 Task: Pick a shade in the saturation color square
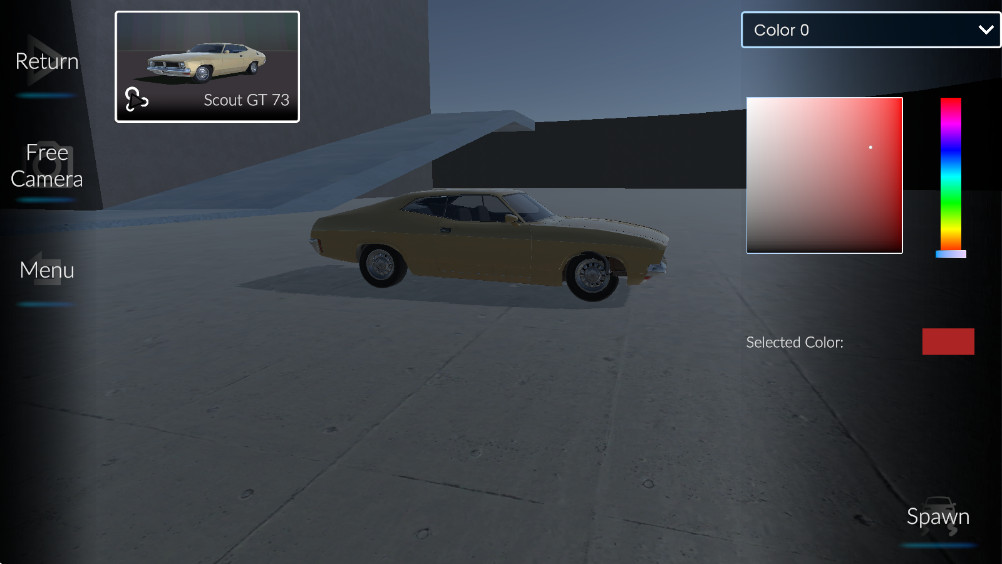coord(824,175)
